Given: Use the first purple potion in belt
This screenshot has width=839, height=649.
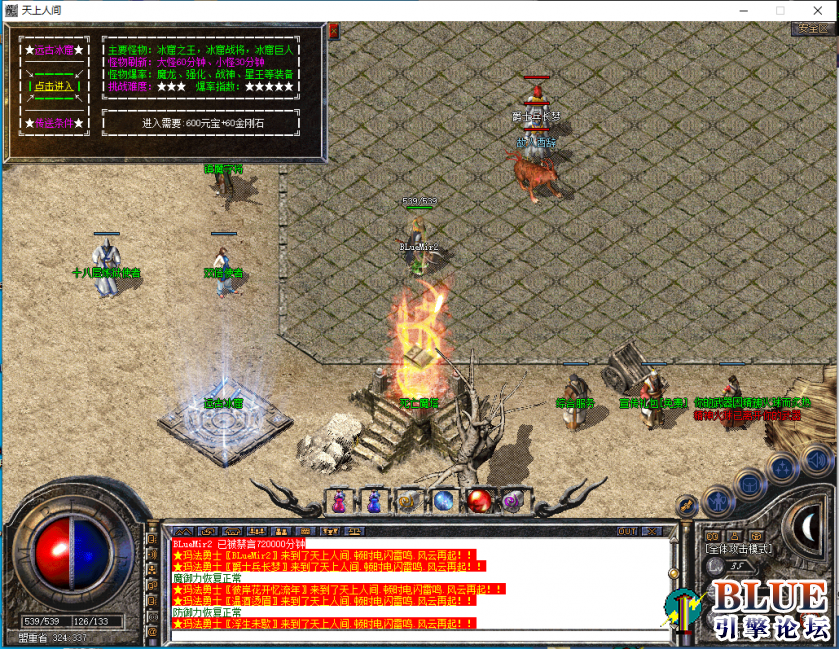Looking at the screenshot, I should tap(341, 500).
